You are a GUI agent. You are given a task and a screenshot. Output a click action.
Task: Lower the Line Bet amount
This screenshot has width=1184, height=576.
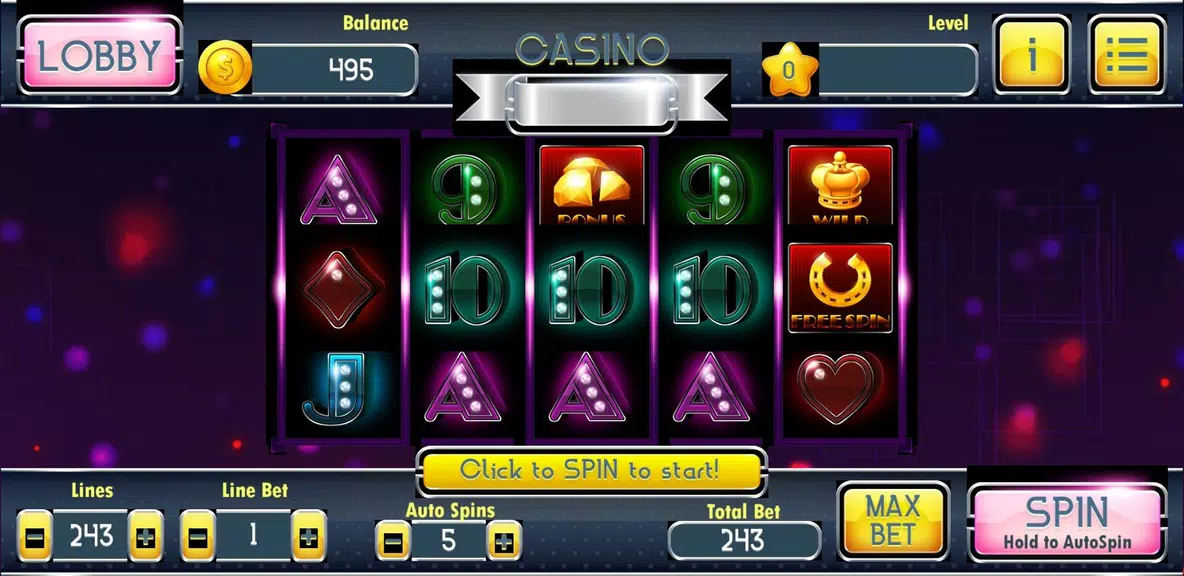[197, 536]
